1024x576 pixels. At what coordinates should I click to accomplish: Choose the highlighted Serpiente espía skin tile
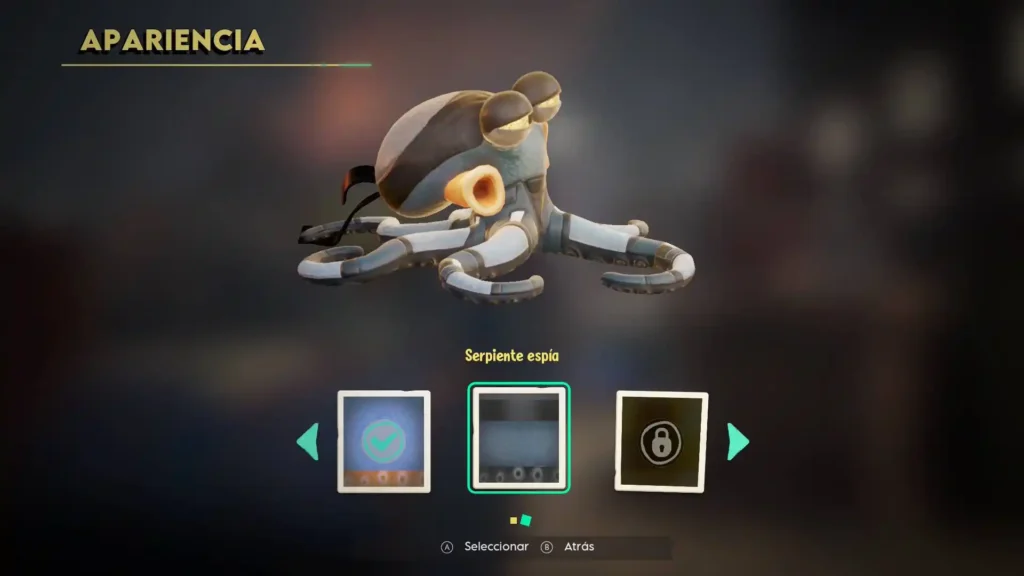[x=518, y=439]
